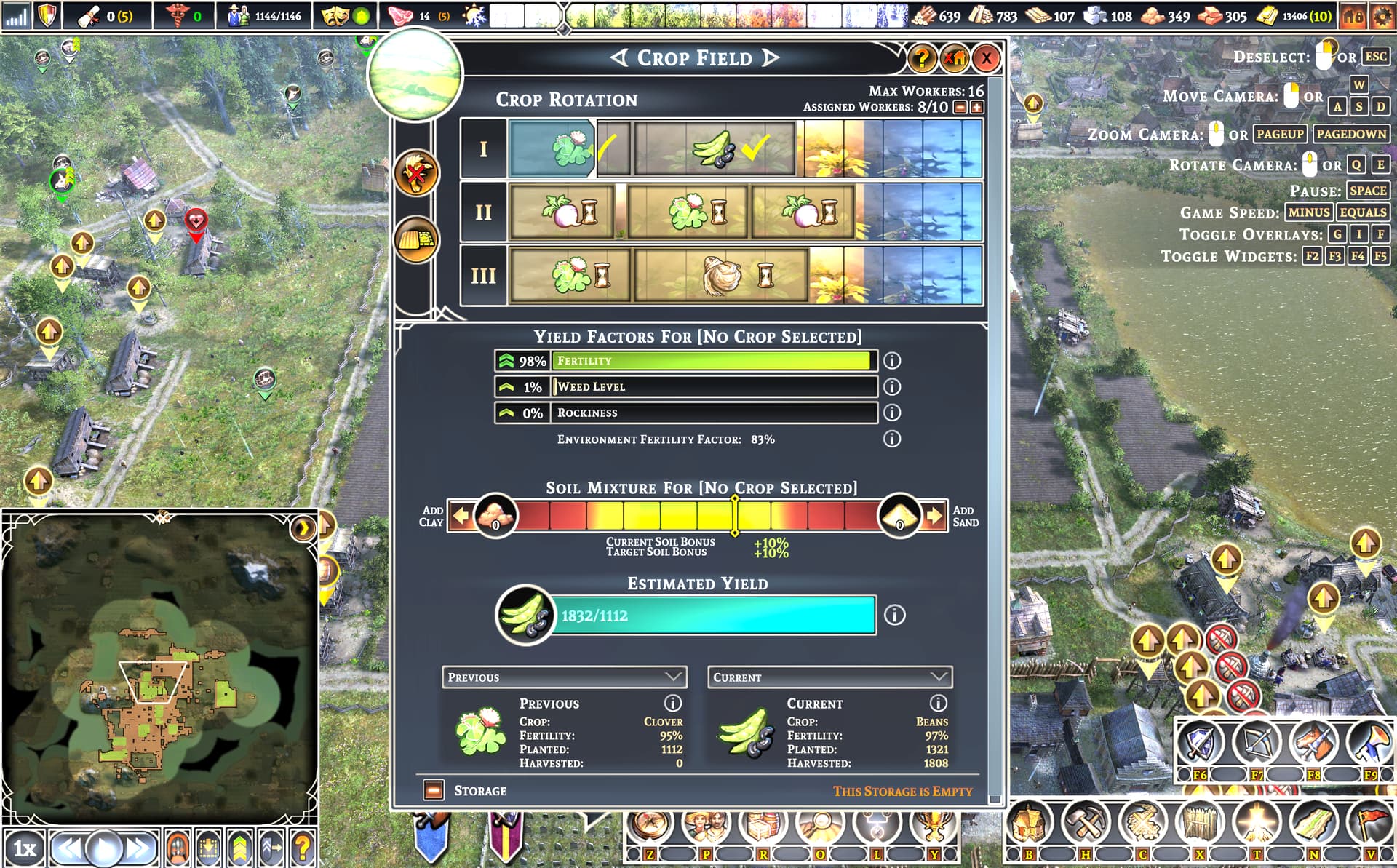
Task: Select the flax crop in rotation year III
Action: (721, 276)
